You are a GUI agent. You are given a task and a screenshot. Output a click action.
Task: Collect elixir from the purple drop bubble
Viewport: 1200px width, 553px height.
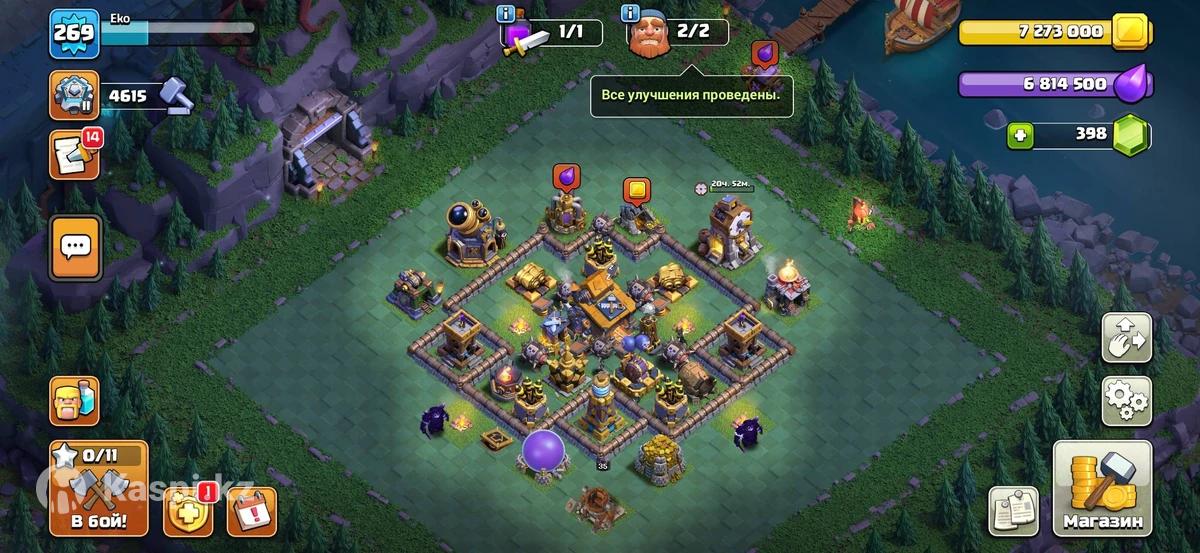pyautogui.click(x=567, y=178)
